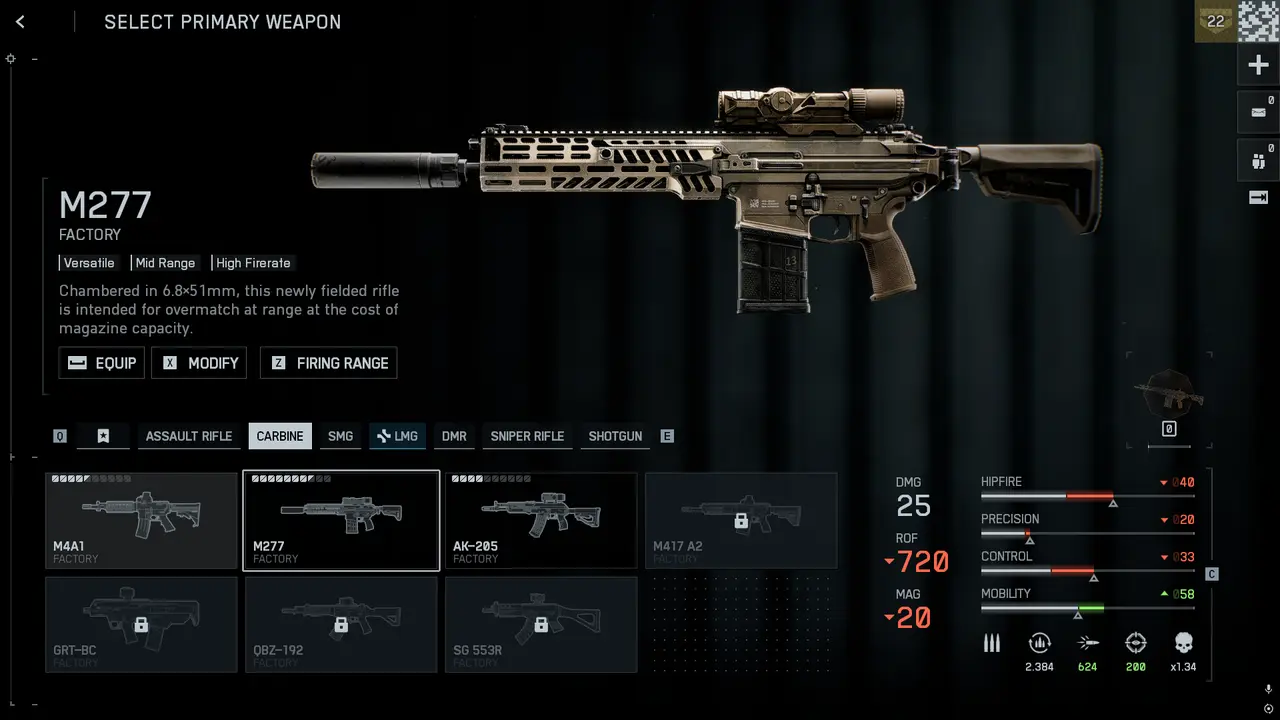The image size is (1280, 720).
Task: Equip the M277 weapon
Action: (102, 363)
